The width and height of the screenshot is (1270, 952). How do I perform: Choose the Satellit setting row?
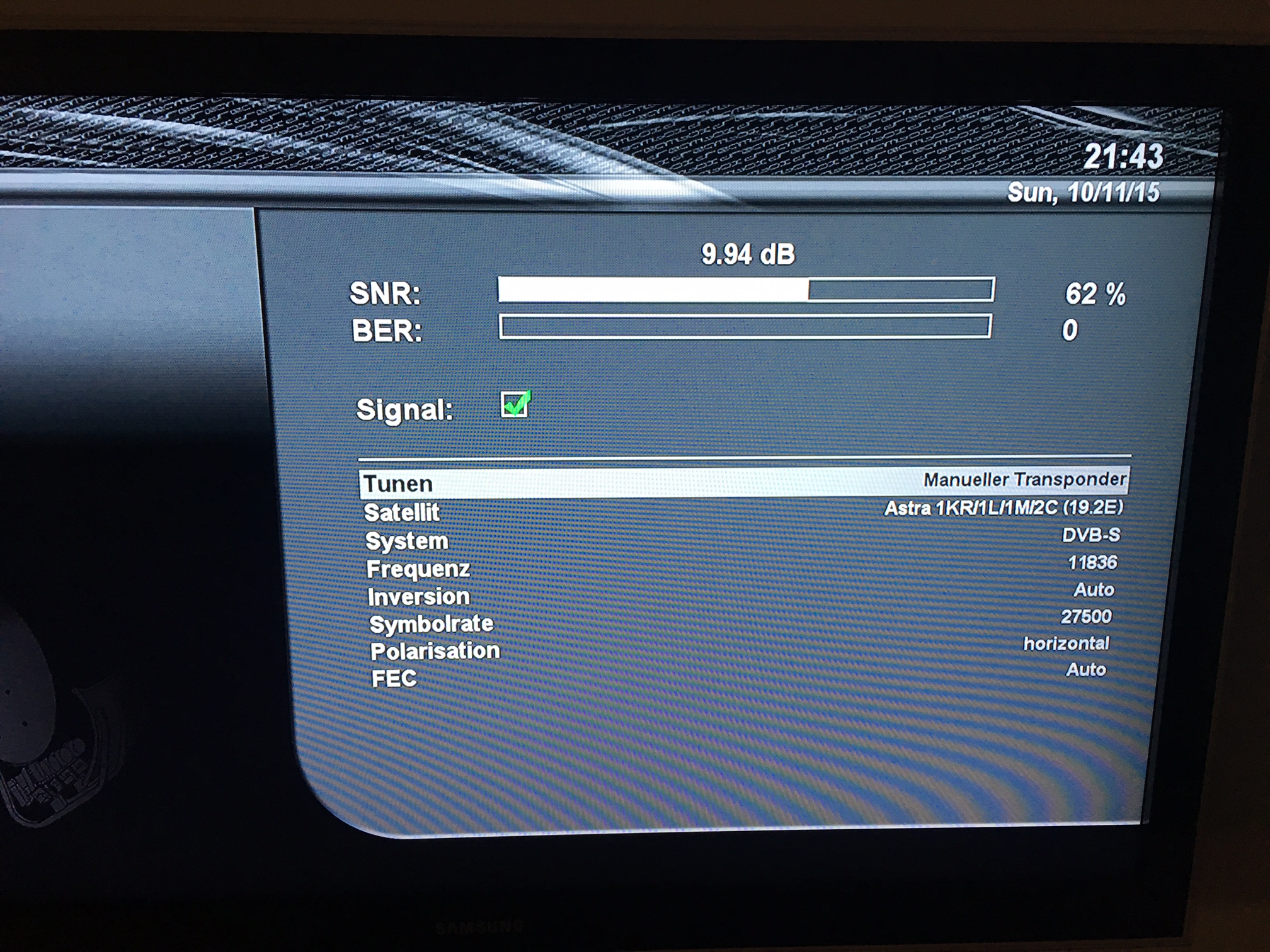tap(743, 511)
